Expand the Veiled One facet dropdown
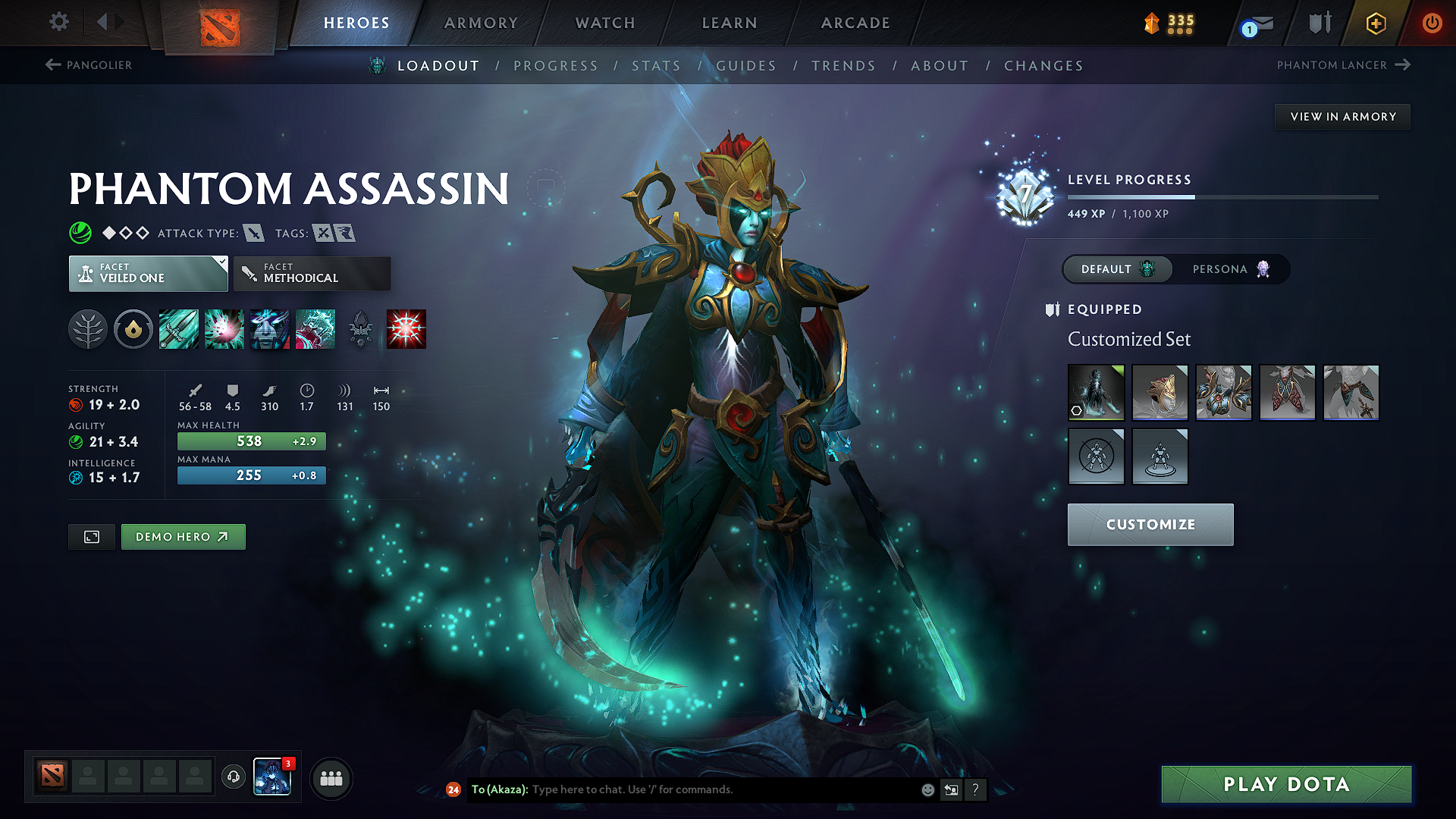1456x819 pixels. tap(148, 274)
